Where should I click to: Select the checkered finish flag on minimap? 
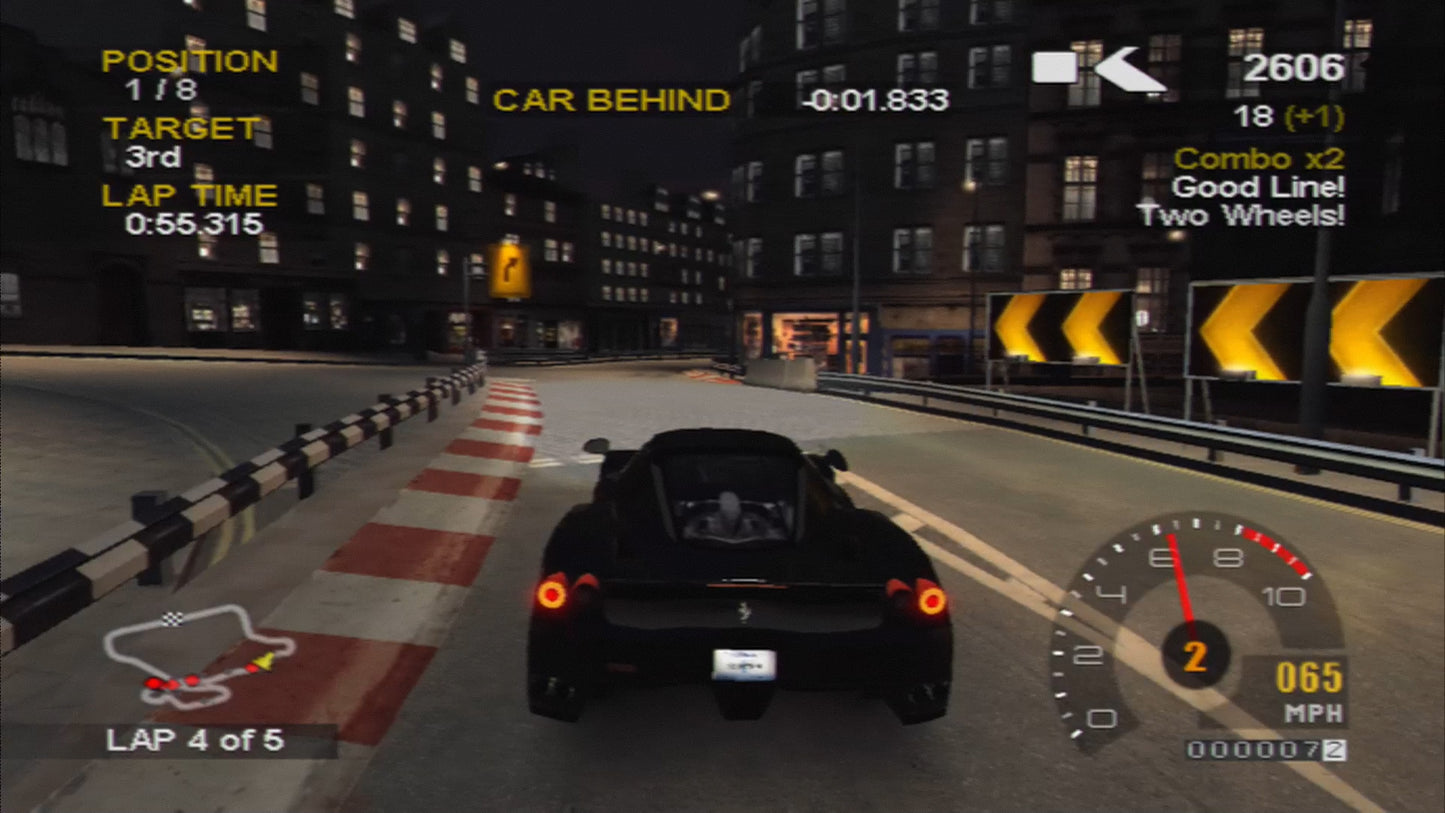tap(173, 620)
